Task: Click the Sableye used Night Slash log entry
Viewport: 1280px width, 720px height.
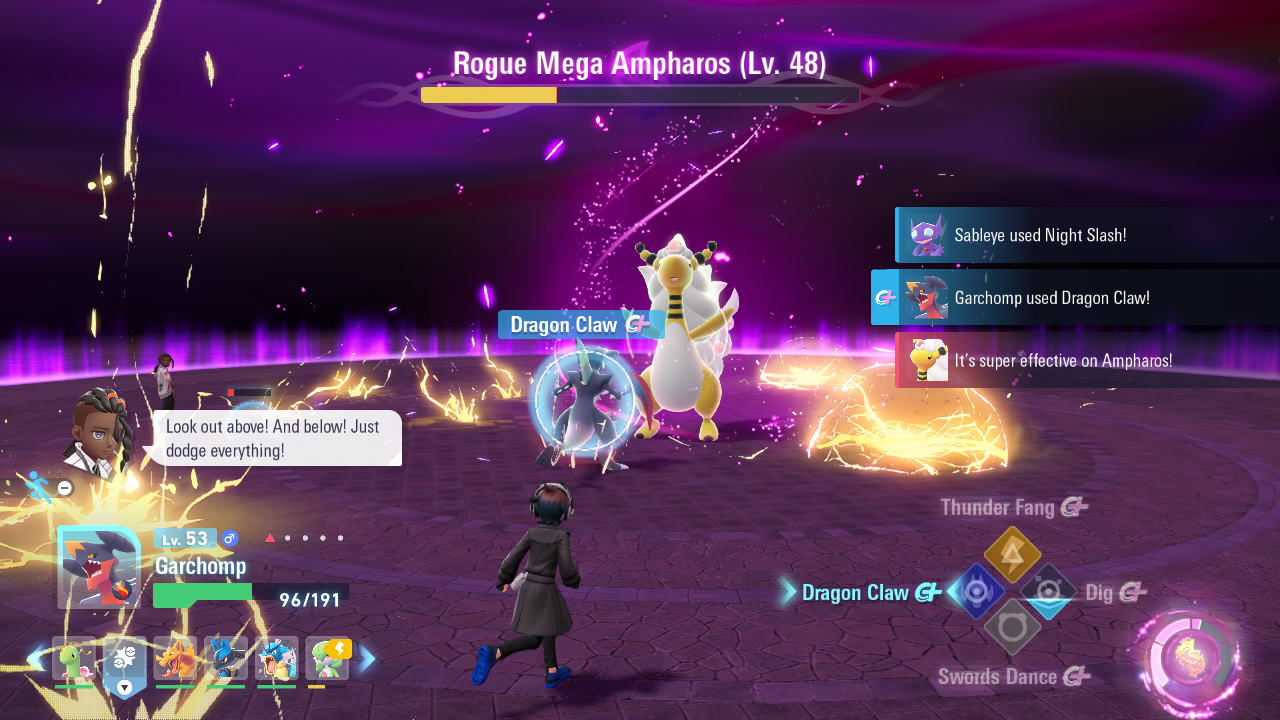Action: click(1086, 235)
